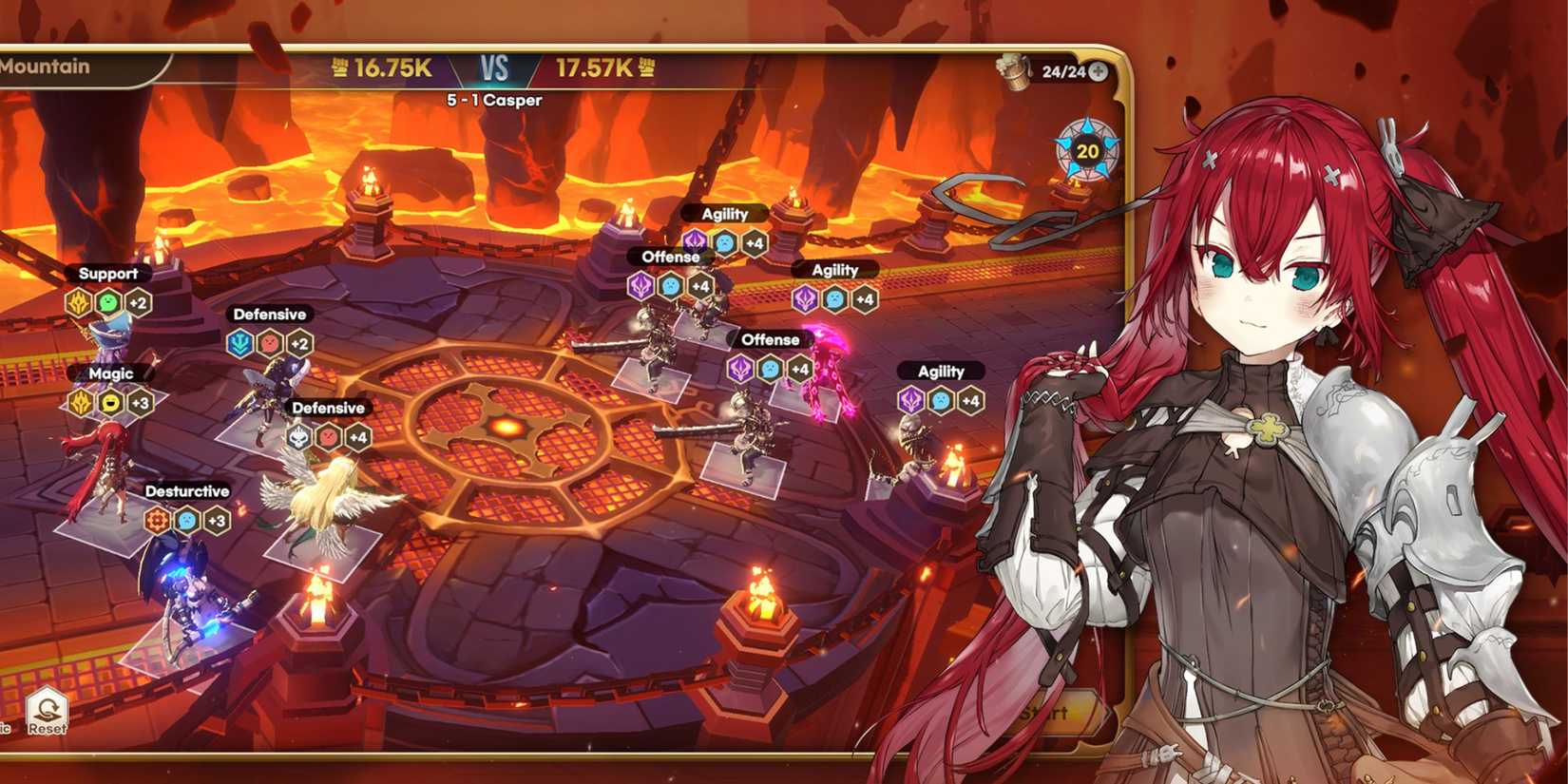Click the orange blossom icon on Desturctive tag
The height and width of the screenshot is (784, 1568).
[x=158, y=518]
